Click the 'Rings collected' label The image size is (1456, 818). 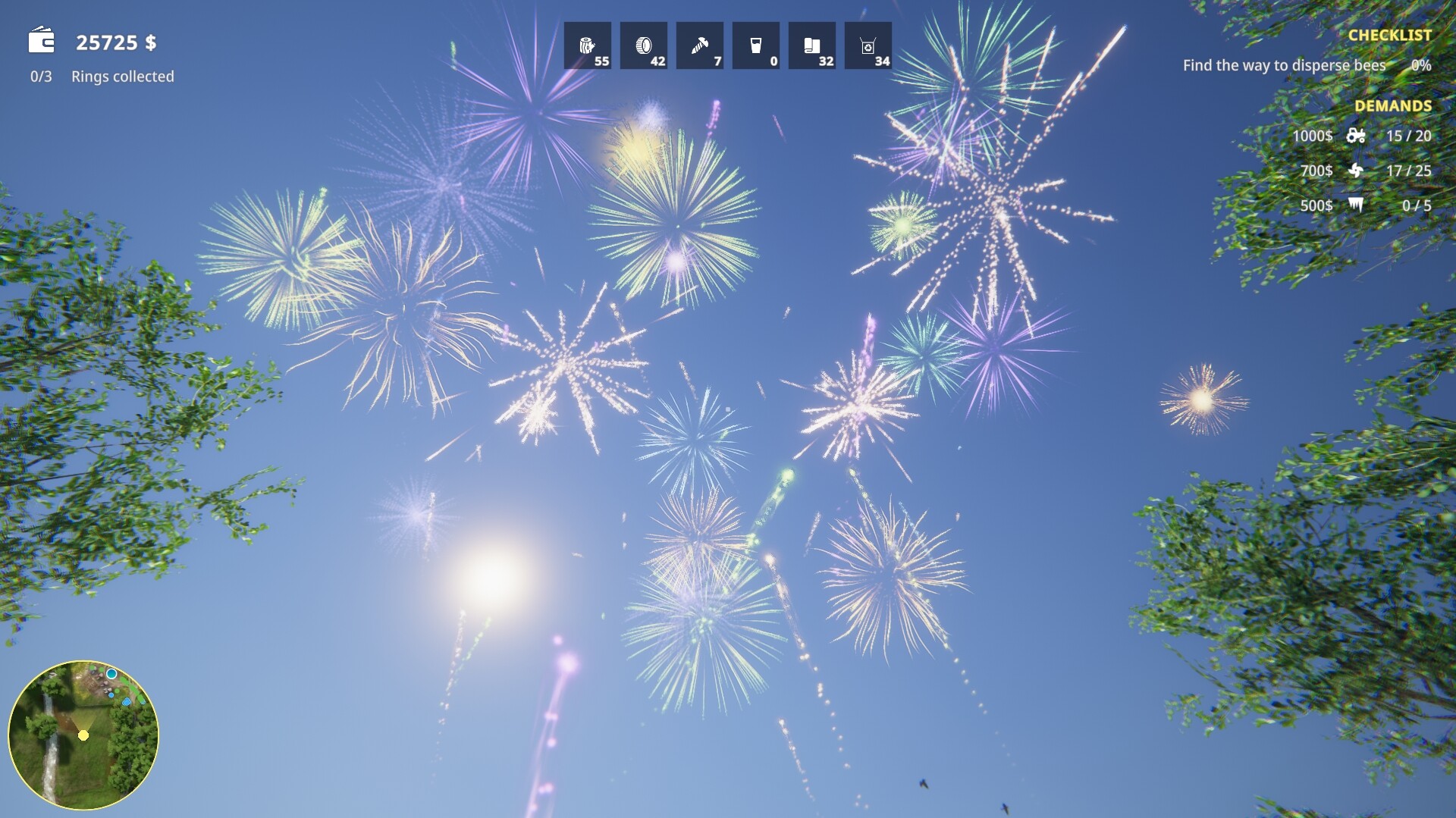pyautogui.click(x=122, y=76)
